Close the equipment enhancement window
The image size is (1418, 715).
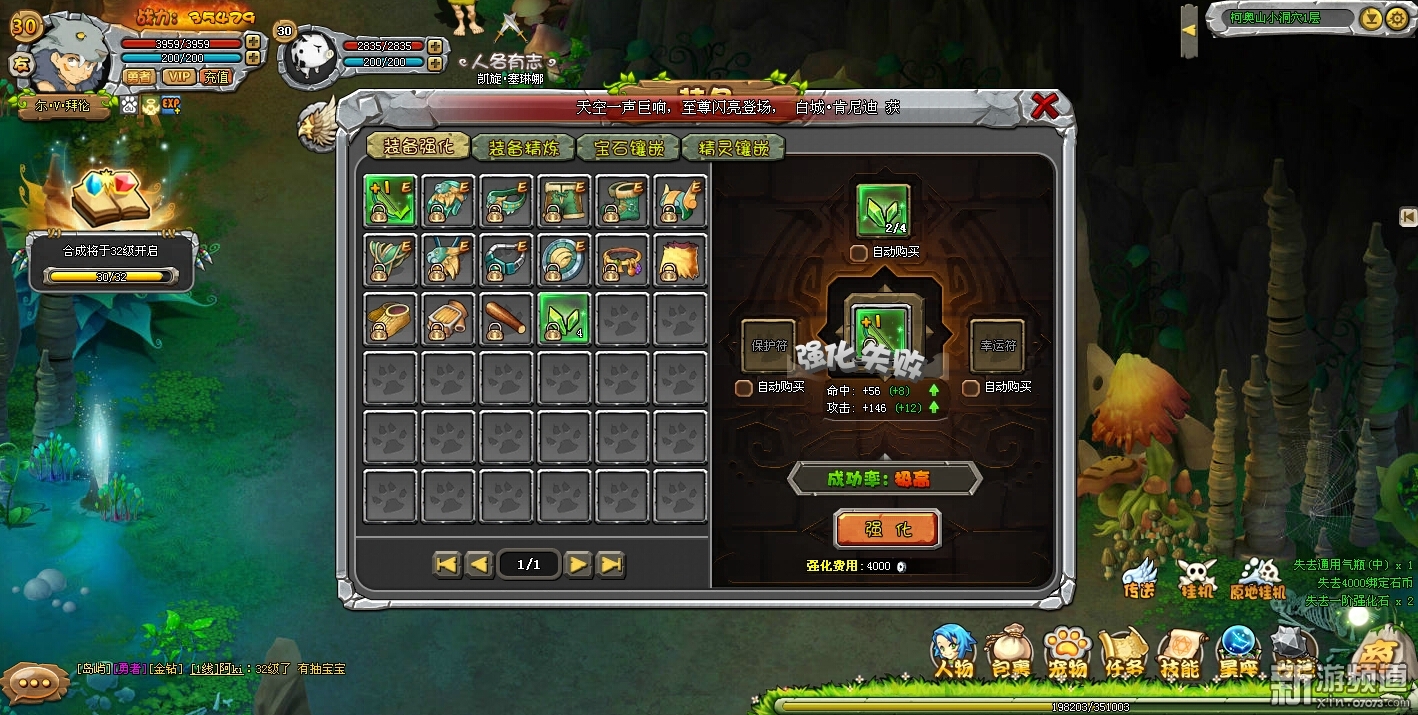pyautogui.click(x=1045, y=105)
